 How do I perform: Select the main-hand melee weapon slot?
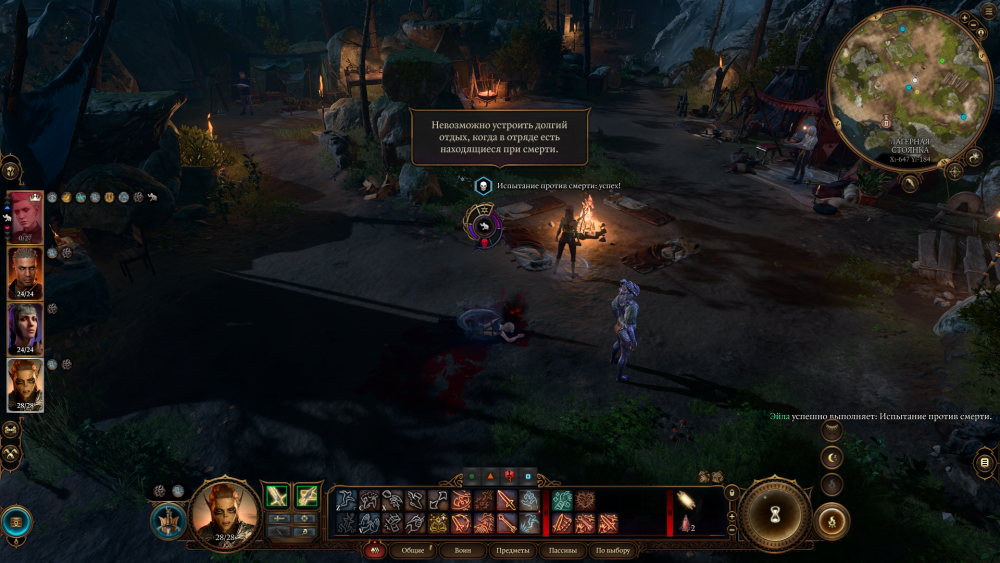point(277,495)
